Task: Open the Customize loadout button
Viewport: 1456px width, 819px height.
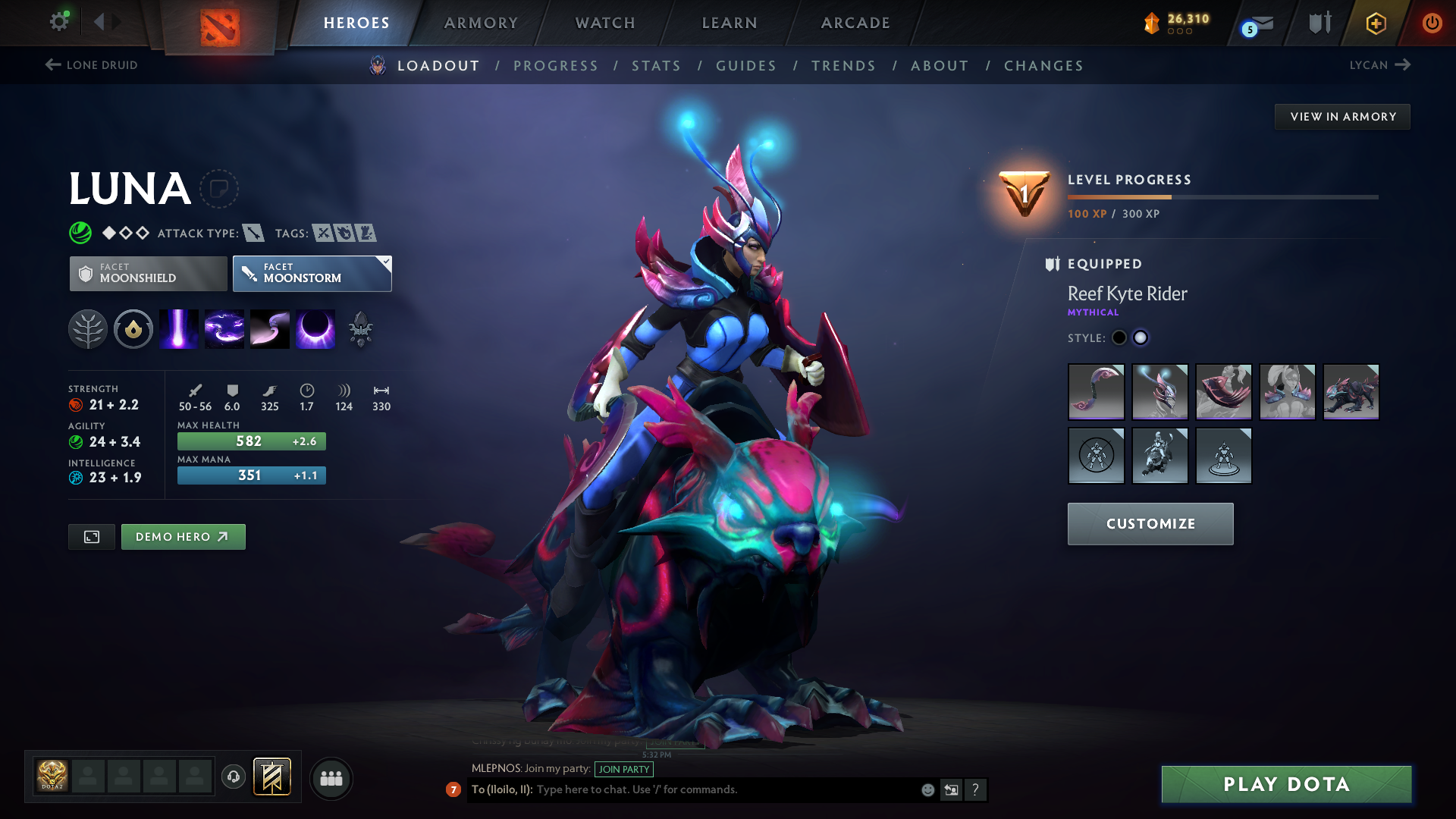Action: [1150, 524]
